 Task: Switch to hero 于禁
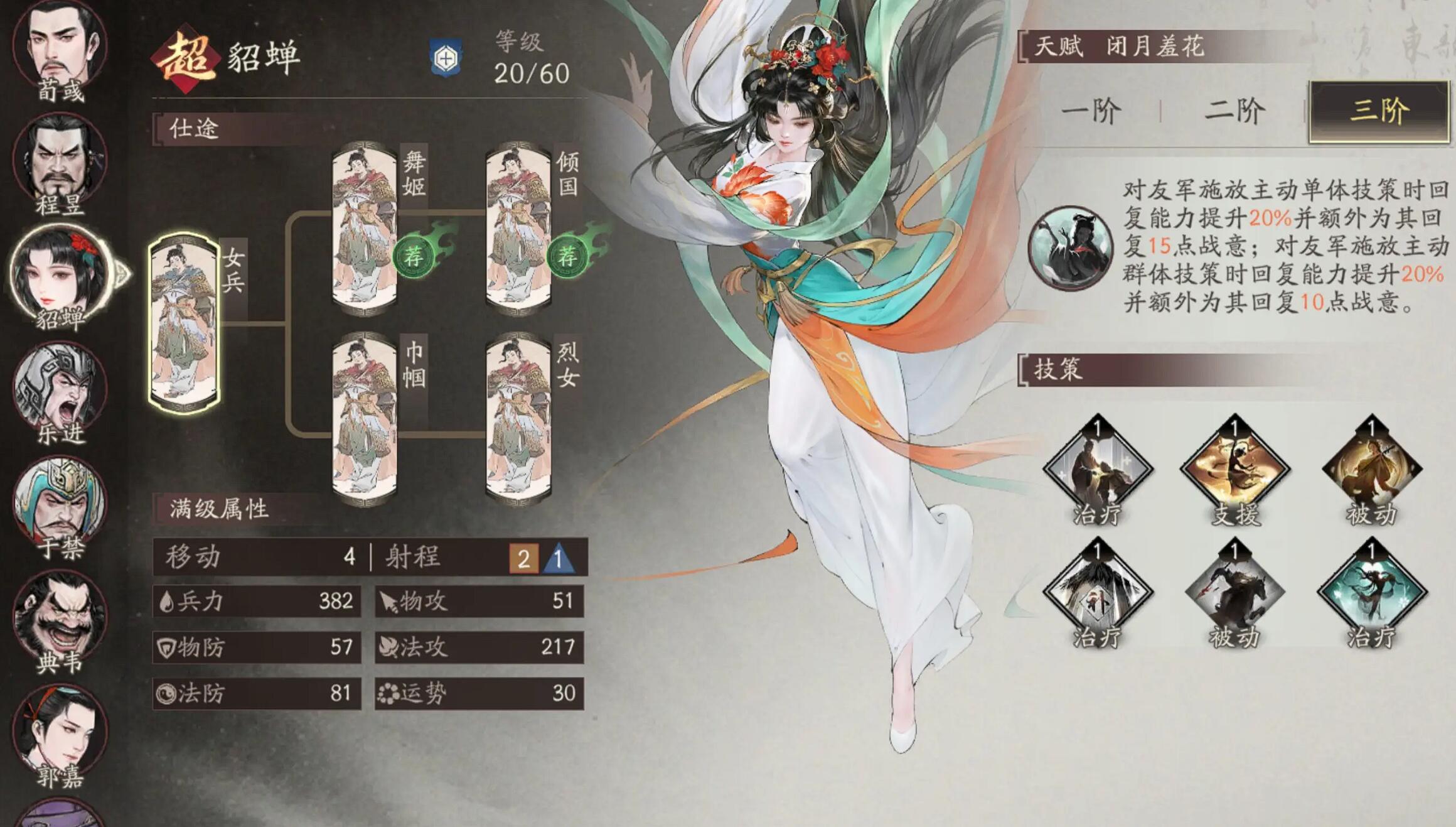pos(60,504)
